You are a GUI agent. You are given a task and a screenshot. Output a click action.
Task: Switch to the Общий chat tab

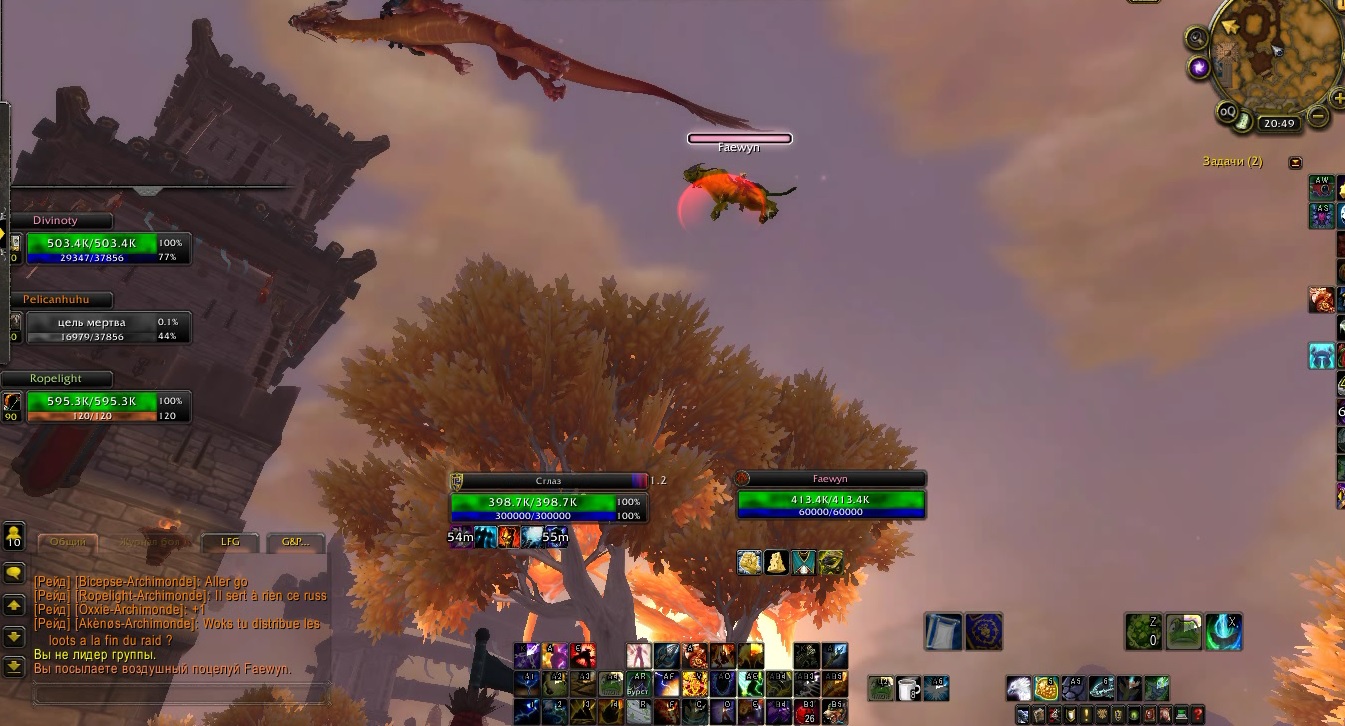pos(68,542)
